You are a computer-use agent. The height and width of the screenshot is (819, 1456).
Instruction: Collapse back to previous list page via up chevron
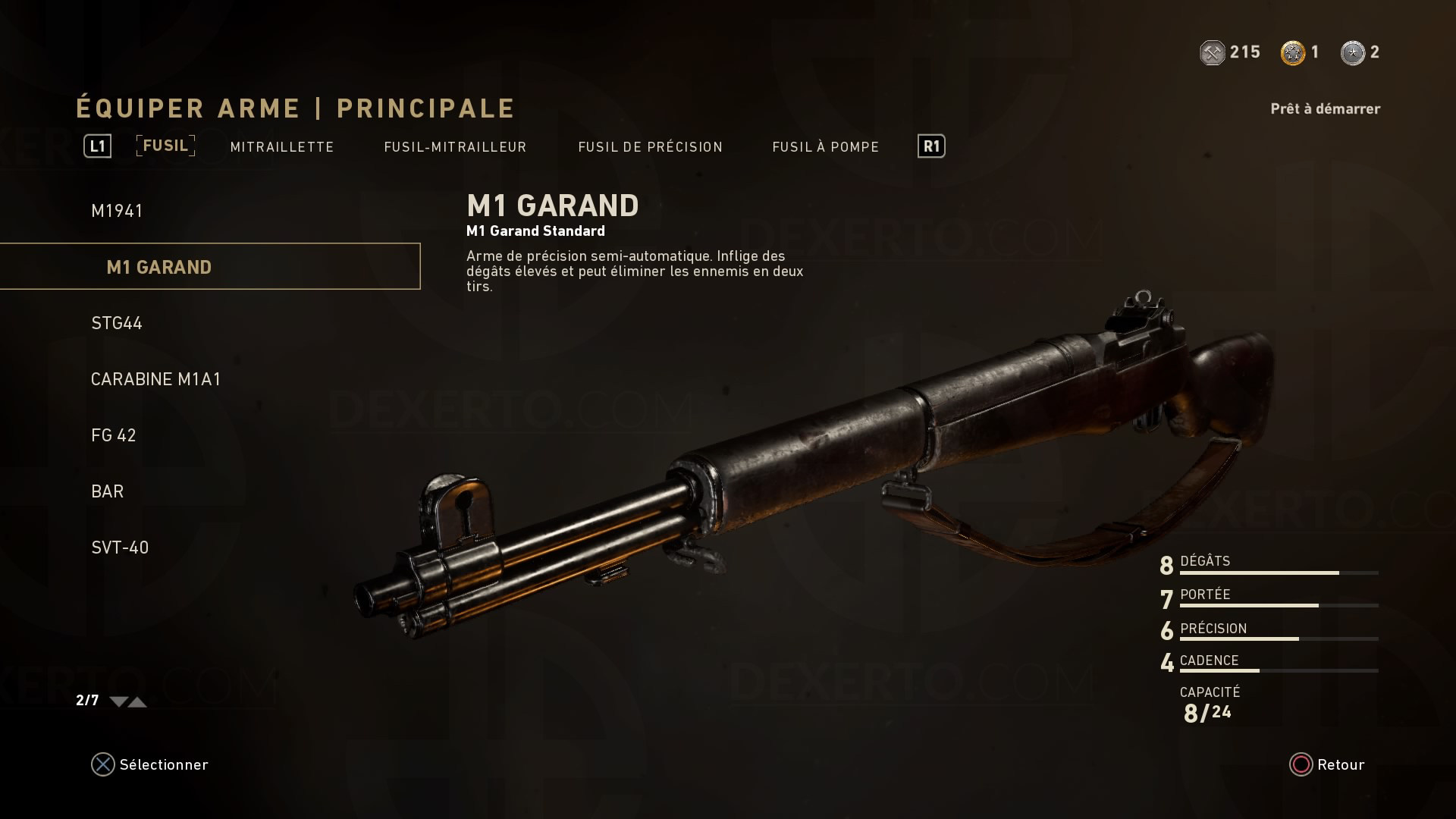click(x=138, y=702)
